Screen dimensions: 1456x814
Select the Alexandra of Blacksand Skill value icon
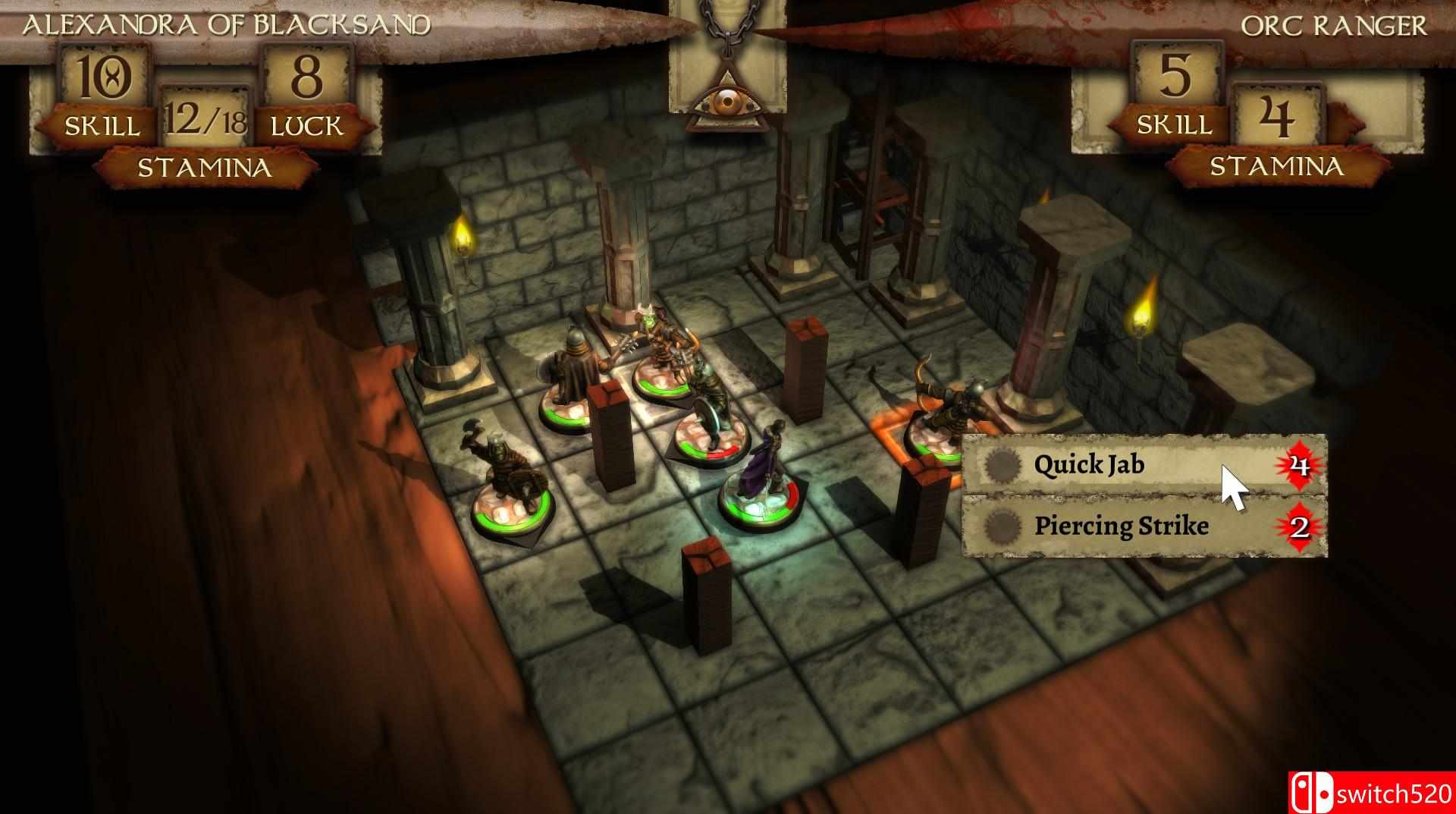tap(105, 76)
